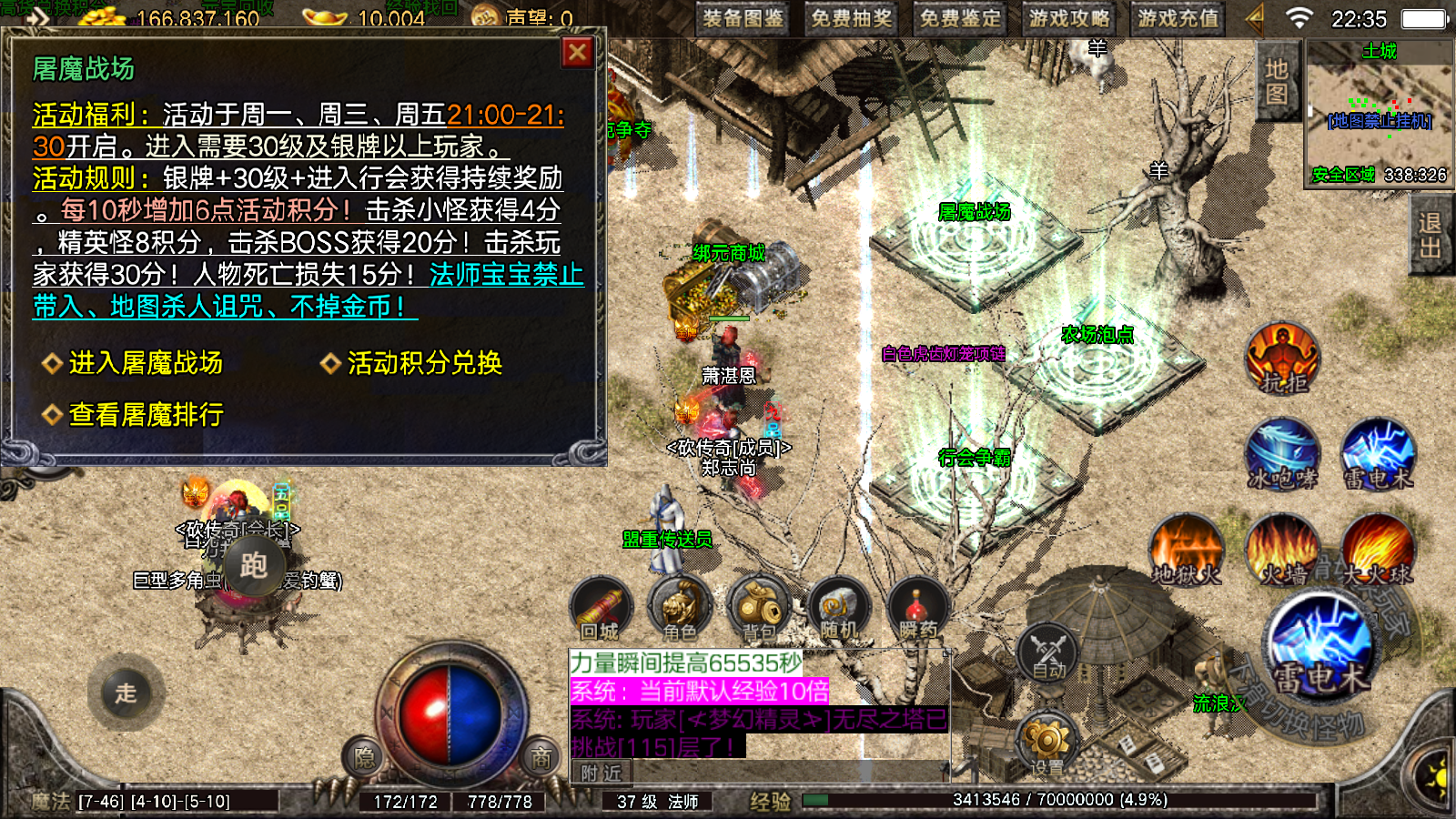Open 免费鉴定 from top bar
The height and width of the screenshot is (819, 1456).
point(960,19)
